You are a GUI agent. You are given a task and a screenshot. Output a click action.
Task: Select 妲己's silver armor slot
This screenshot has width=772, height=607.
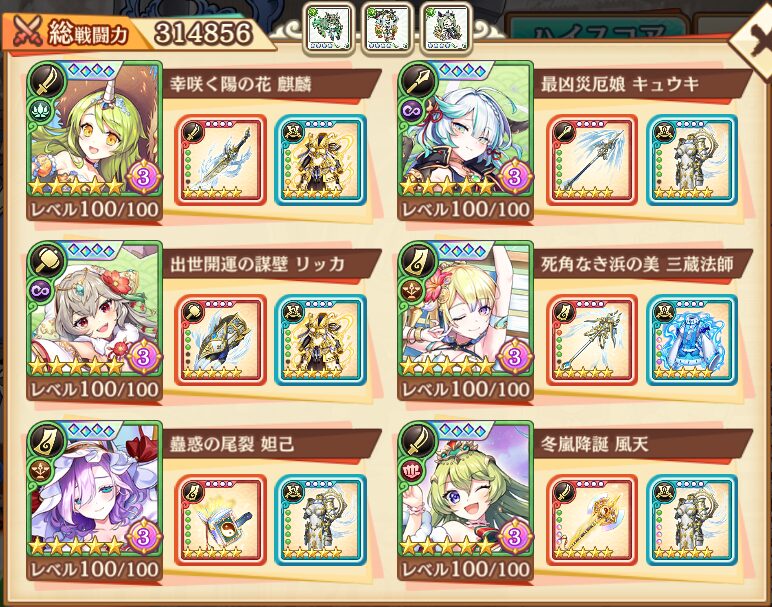pos(319,520)
